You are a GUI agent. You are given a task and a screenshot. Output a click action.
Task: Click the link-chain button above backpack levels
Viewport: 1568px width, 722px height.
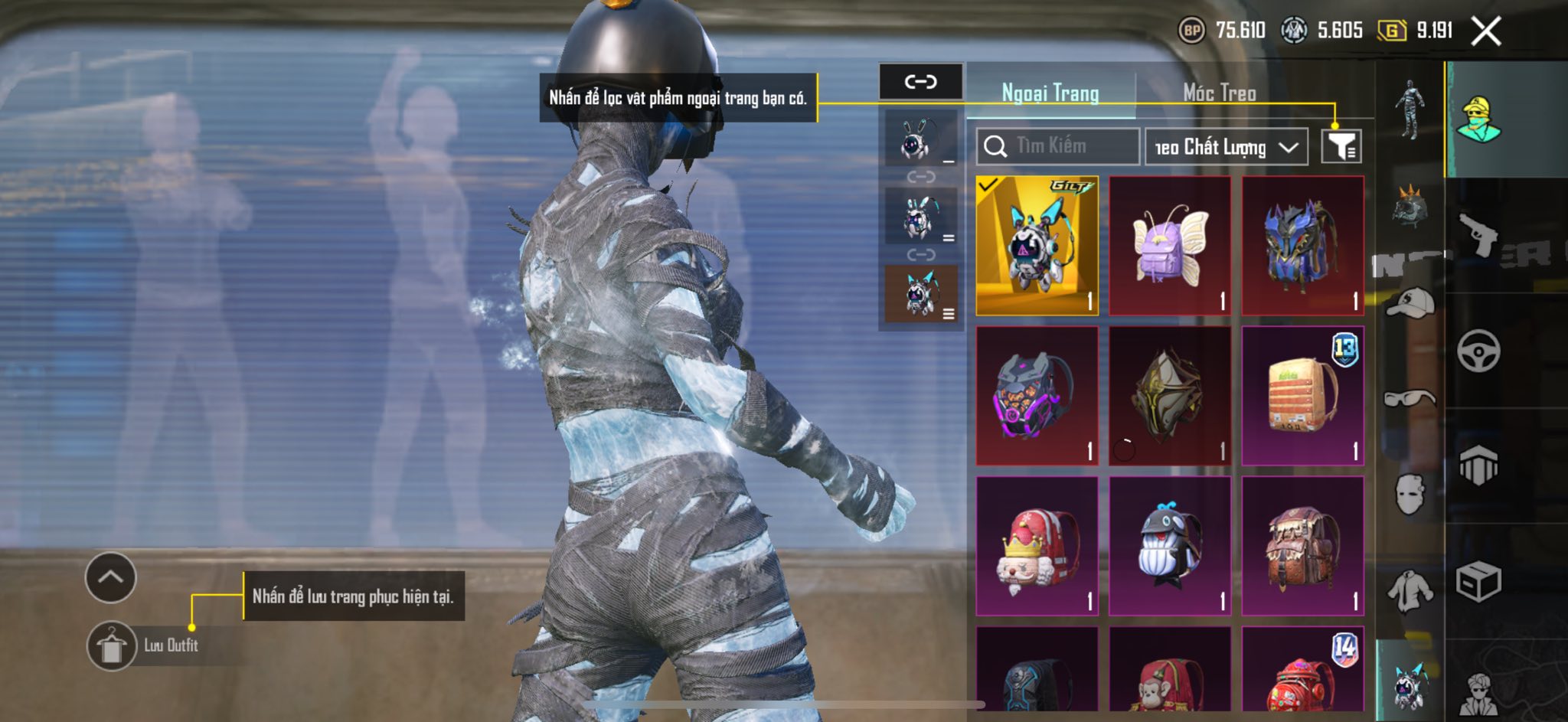[920, 81]
